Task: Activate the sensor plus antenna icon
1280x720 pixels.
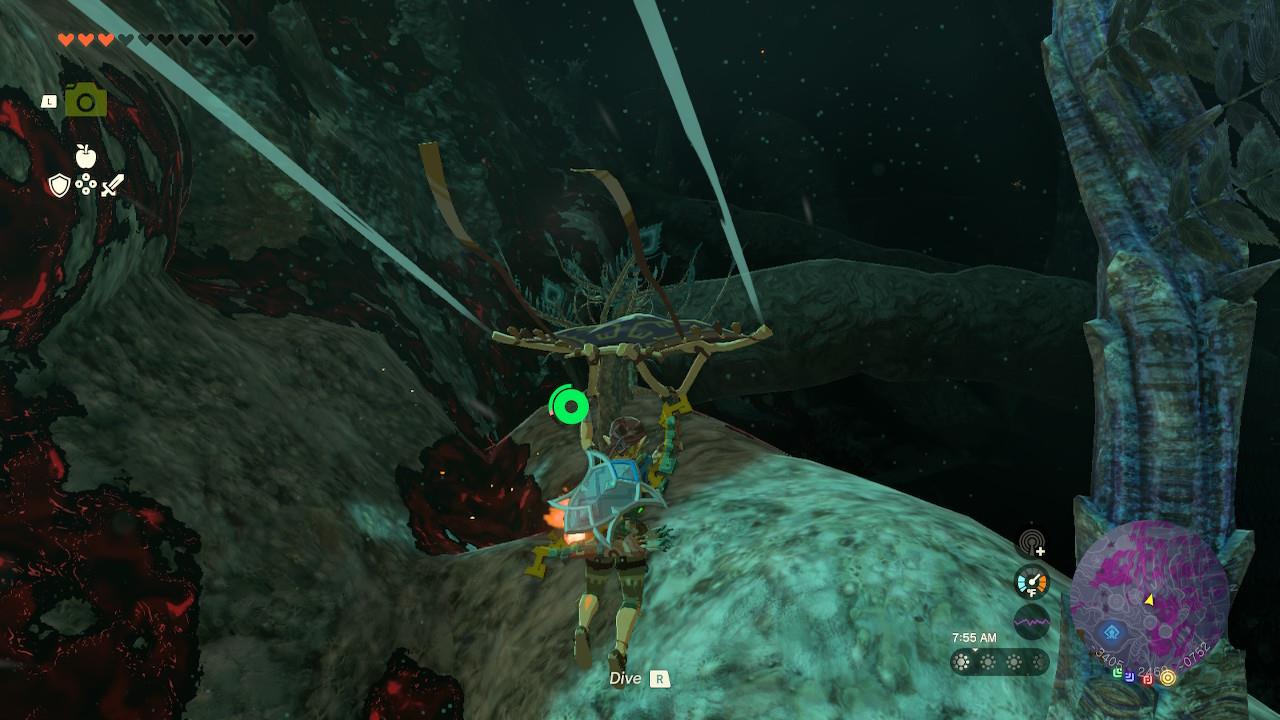Action: [x=1032, y=545]
